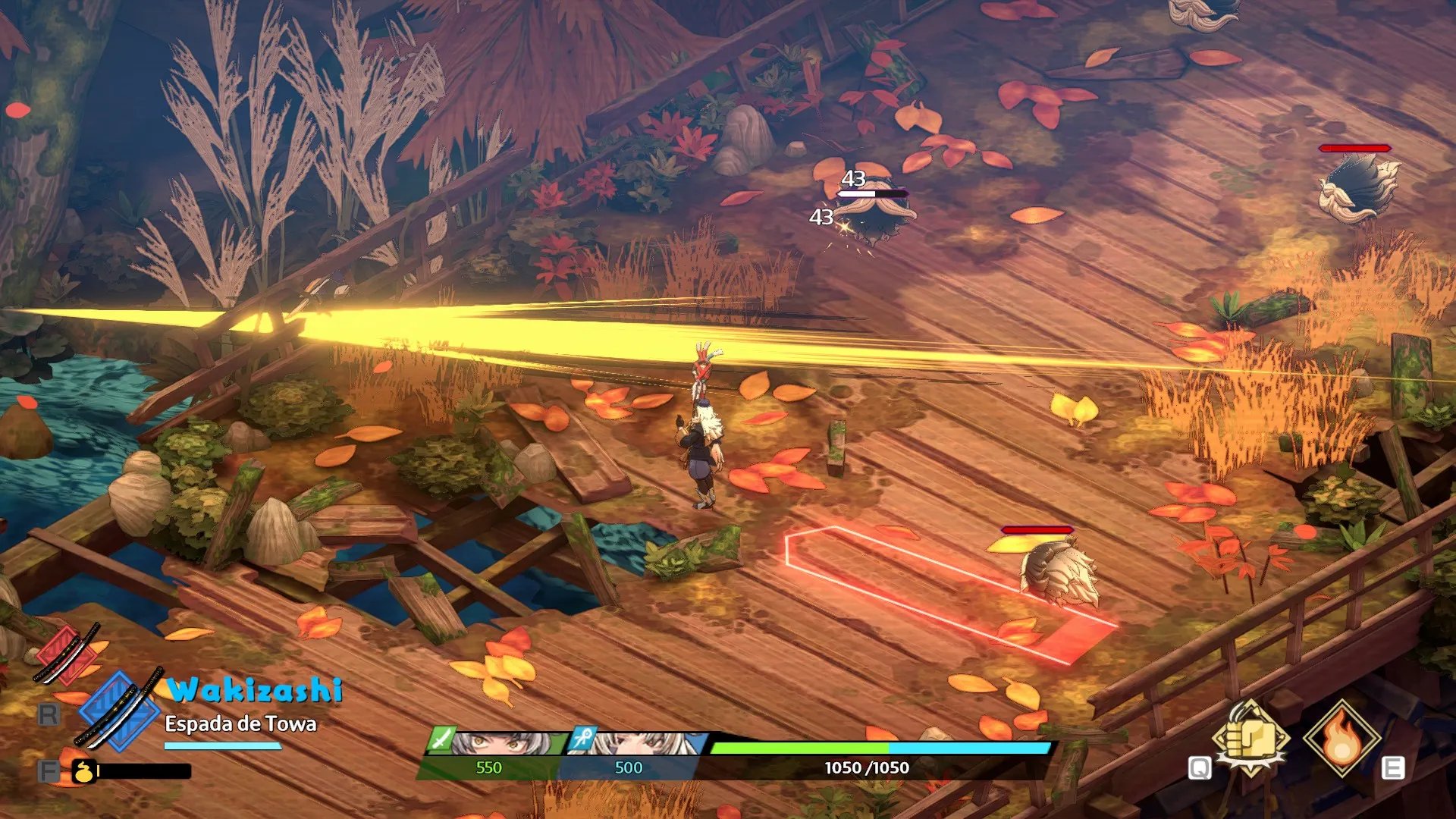The image size is (1456, 819).
Task: Select the blue staff character portrait
Action: [637, 743]
